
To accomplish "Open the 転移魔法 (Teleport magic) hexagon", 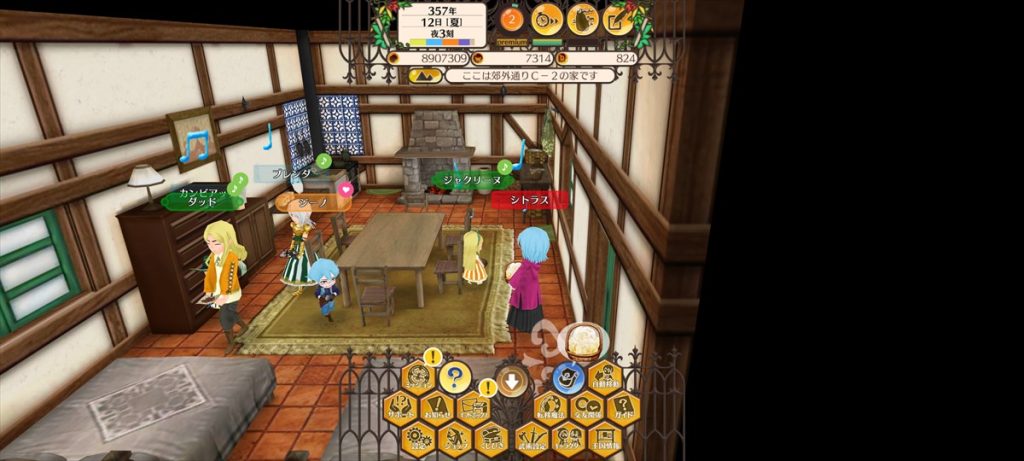I will [549, 408].
